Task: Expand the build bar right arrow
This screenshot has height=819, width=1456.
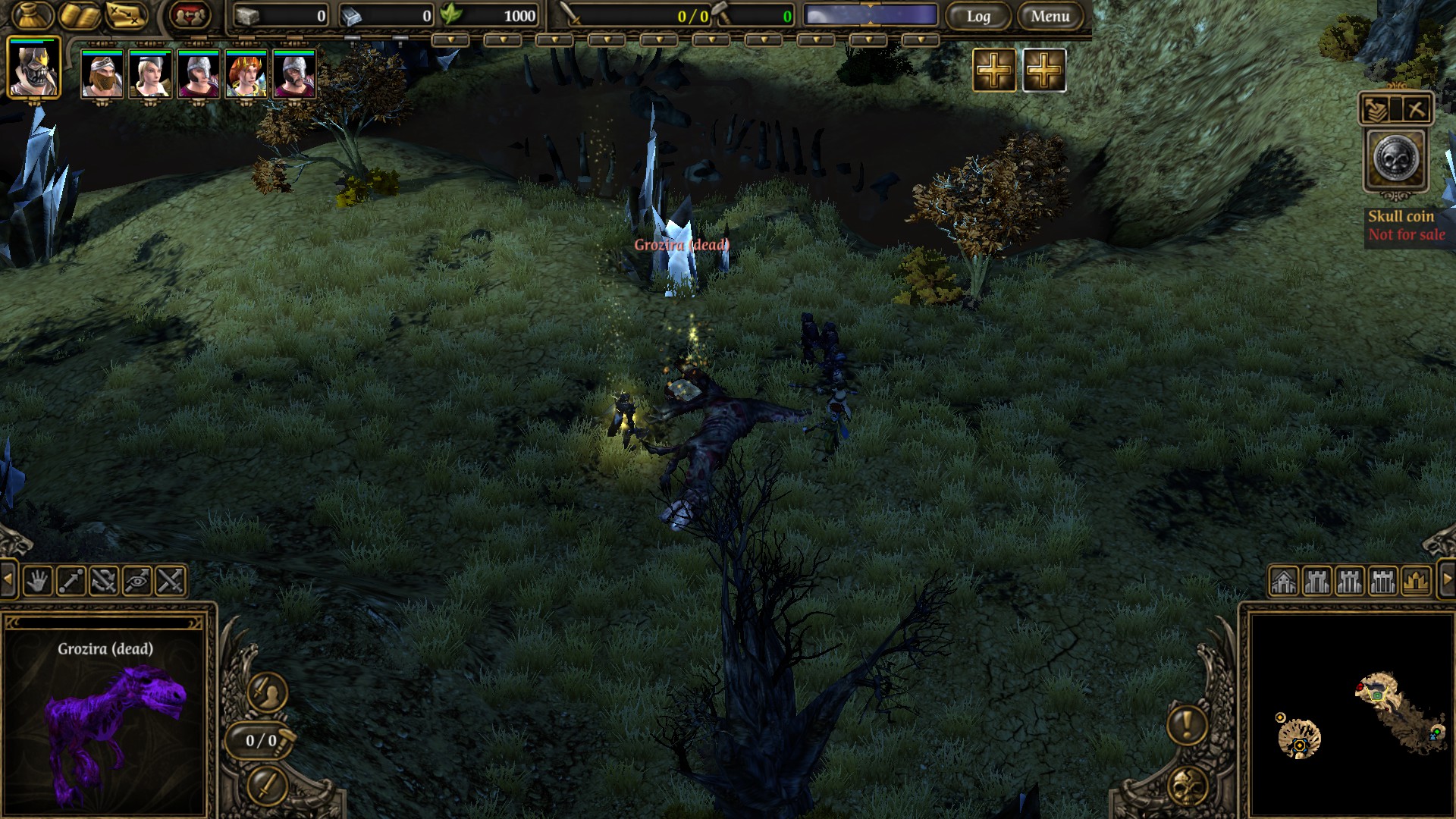Action: tap(1446, 580)
